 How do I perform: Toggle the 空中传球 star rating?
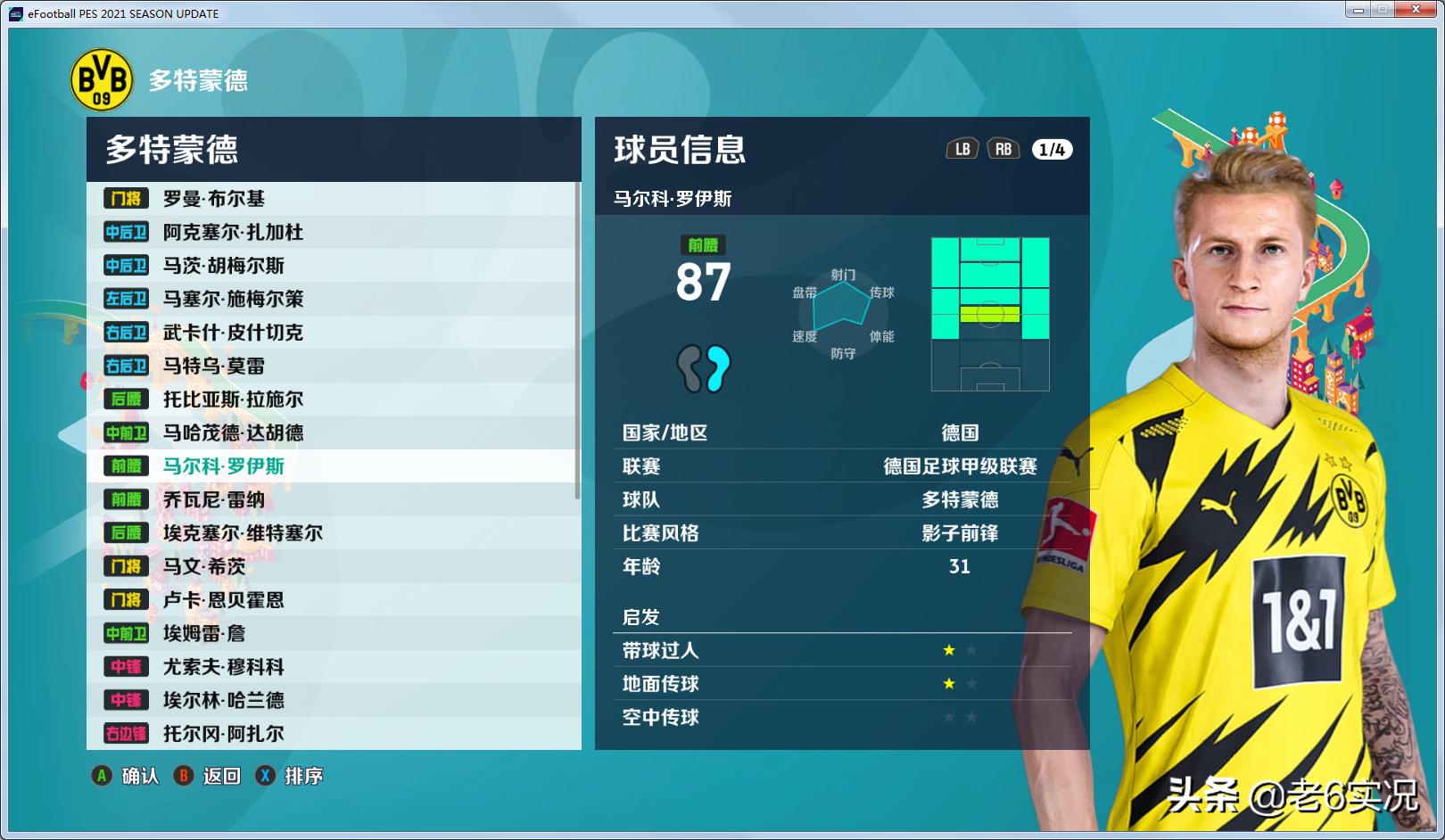tap(948, 717)
